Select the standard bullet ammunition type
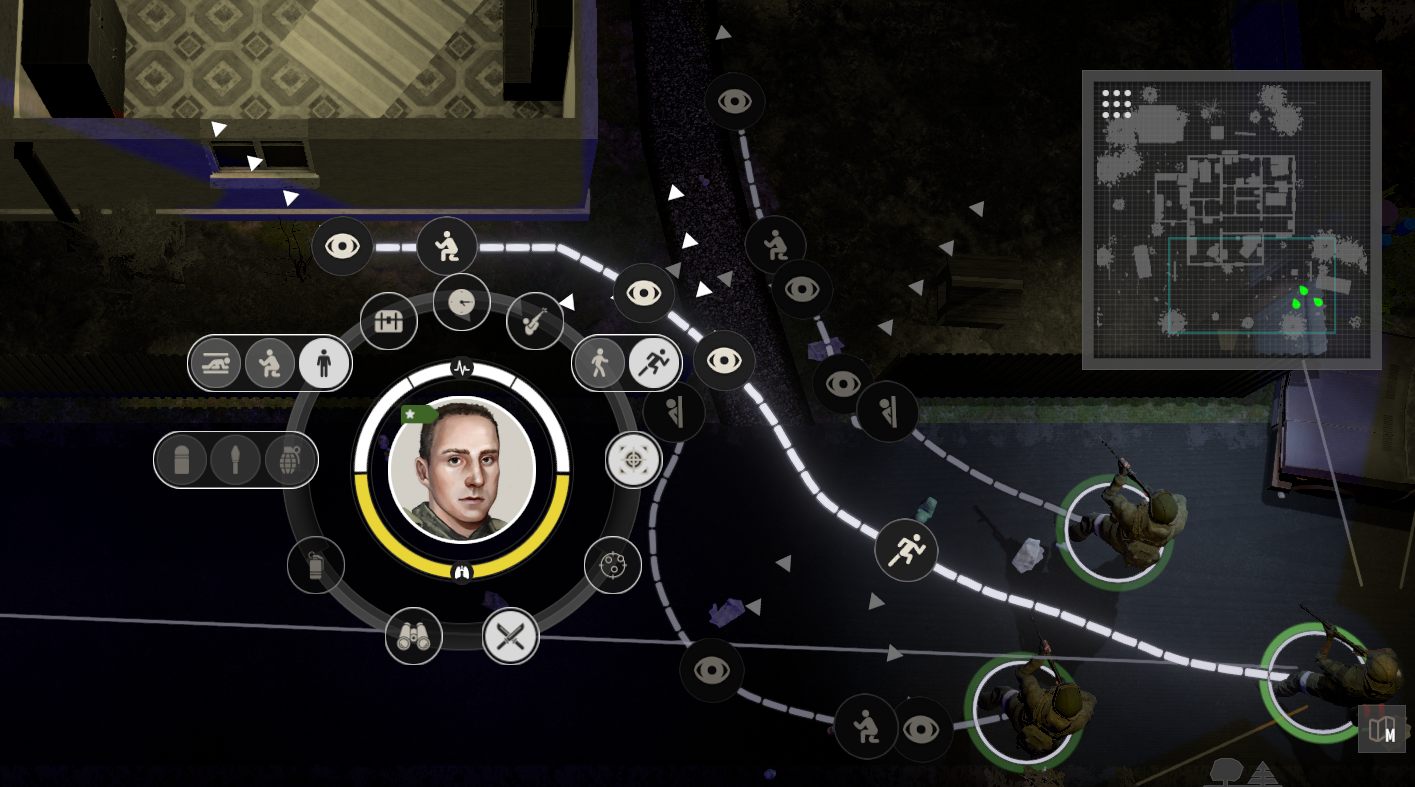Image resolution: width=1415 pixels, height=787 pixels. [181, 460]
